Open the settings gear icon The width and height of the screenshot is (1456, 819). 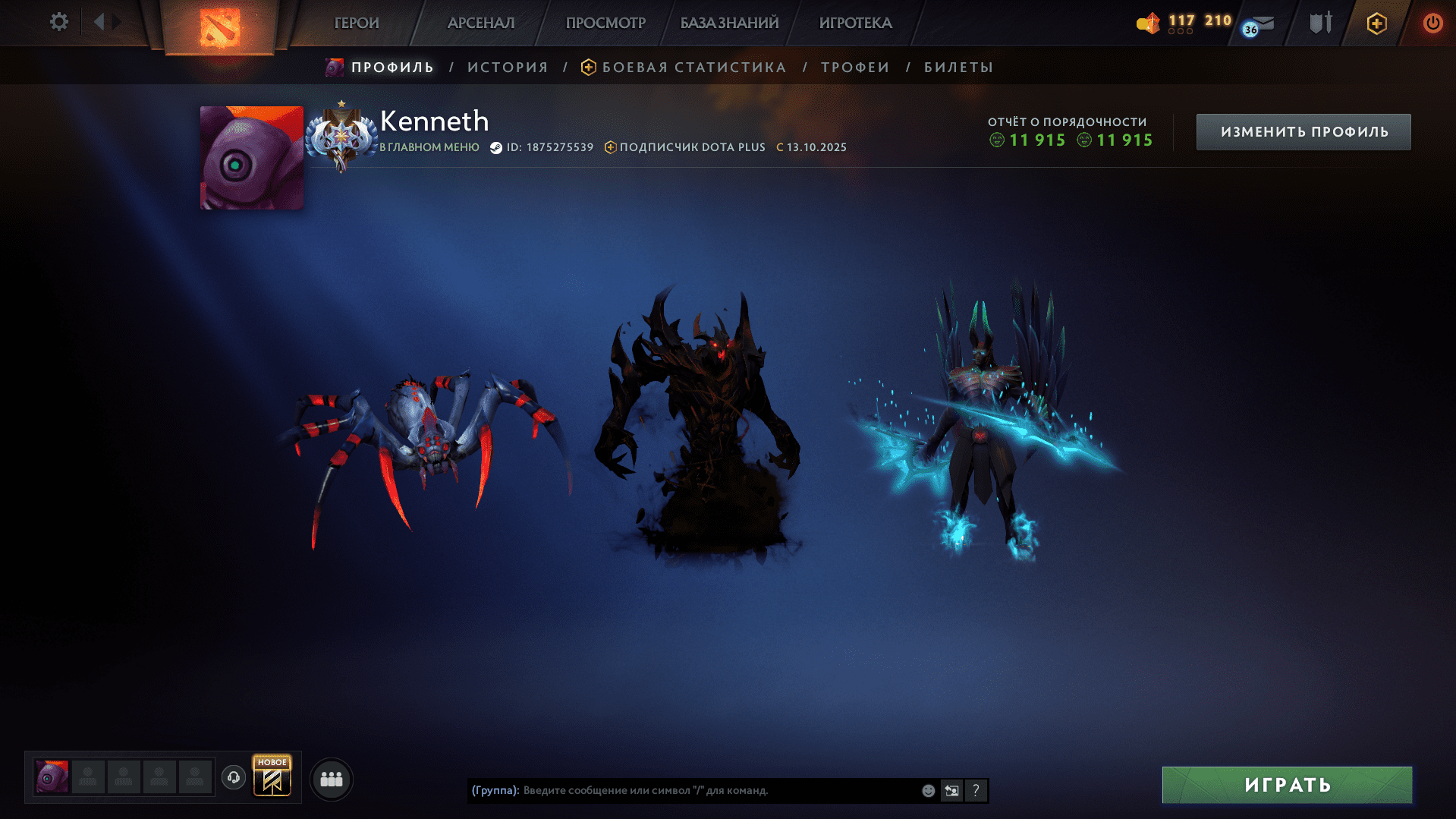click(x=58, y=22)
